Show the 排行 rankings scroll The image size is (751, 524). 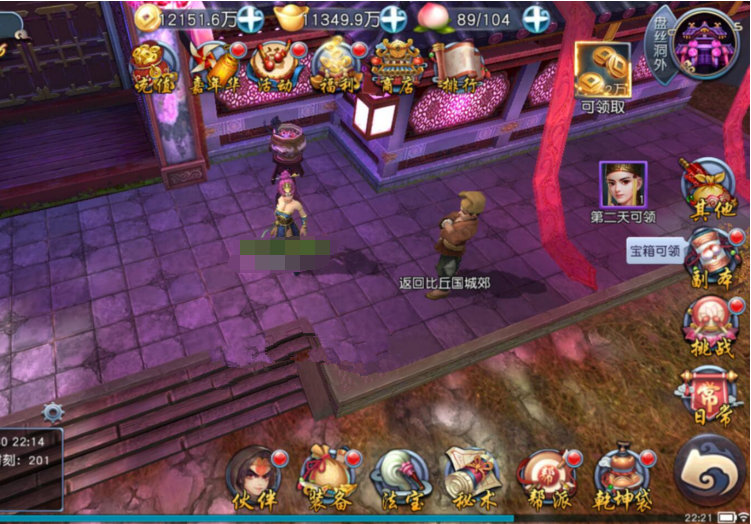456,66
